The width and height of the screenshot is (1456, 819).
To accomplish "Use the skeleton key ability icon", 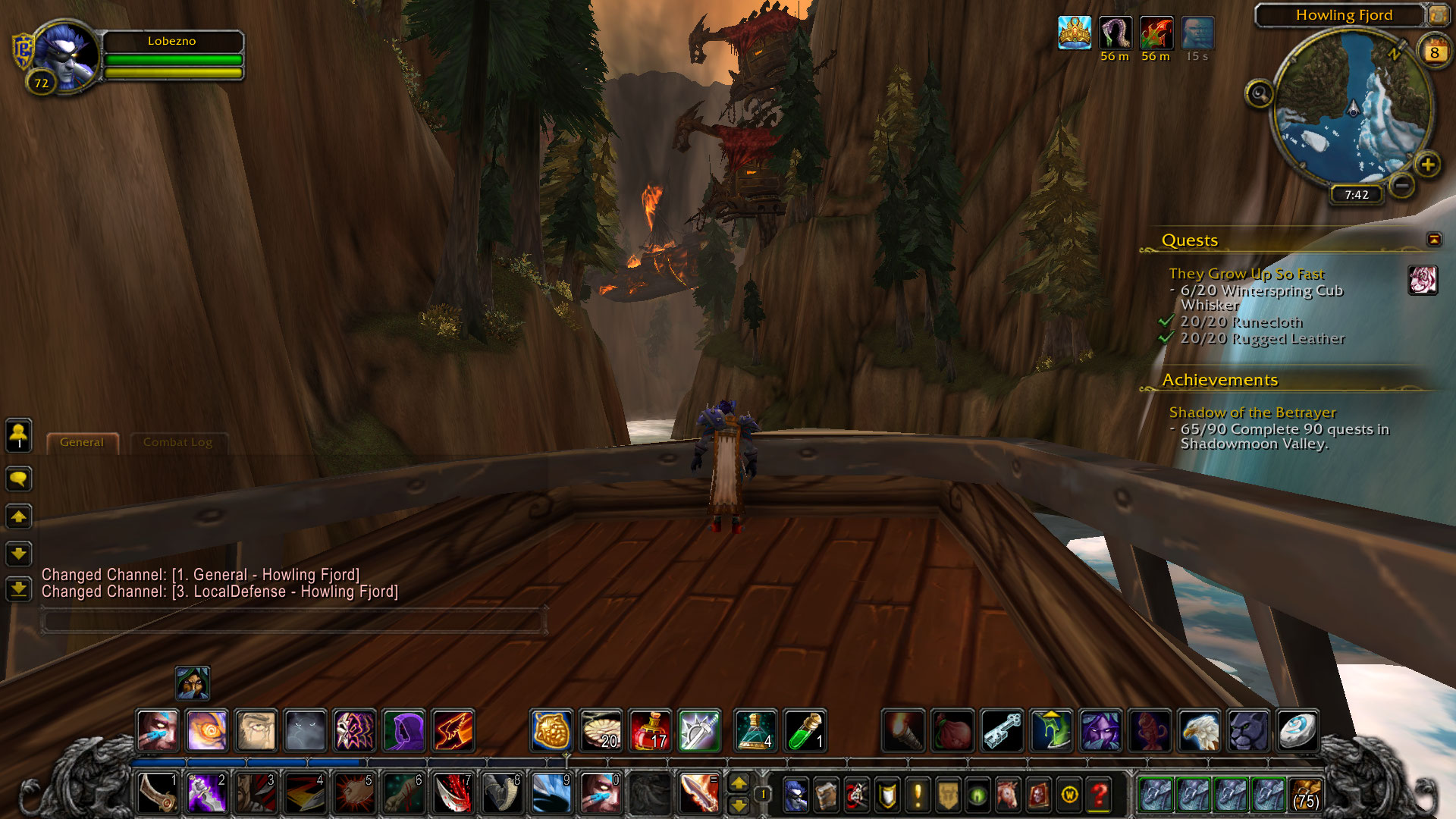I will pos(1002,730).
